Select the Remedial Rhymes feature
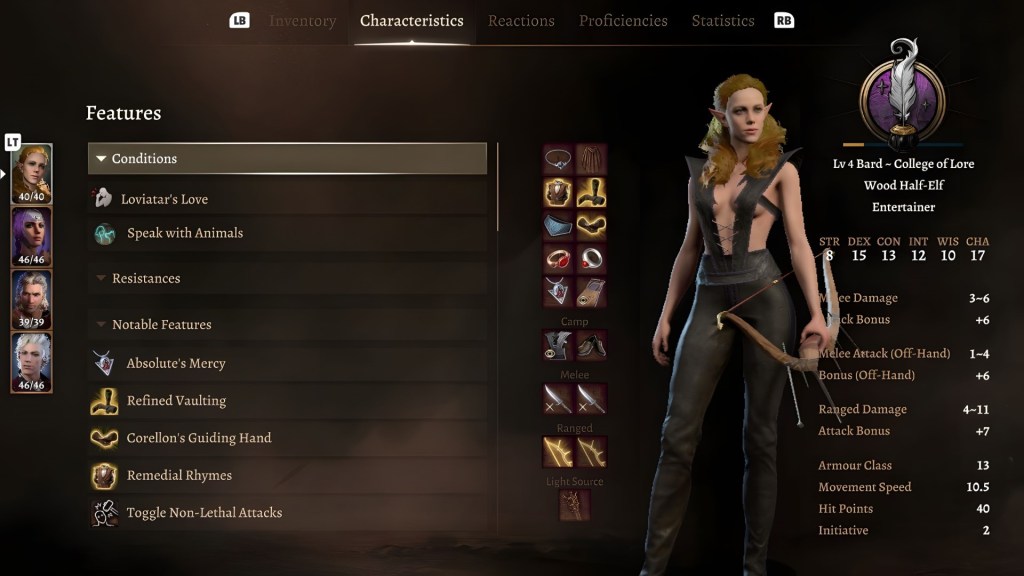Screen dimensions: 1024x576 (x=178, y=475)
